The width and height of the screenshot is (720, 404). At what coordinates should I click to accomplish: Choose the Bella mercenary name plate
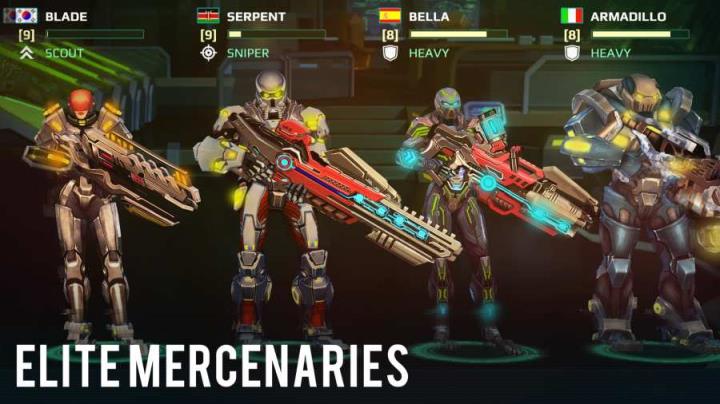[430, 16]
